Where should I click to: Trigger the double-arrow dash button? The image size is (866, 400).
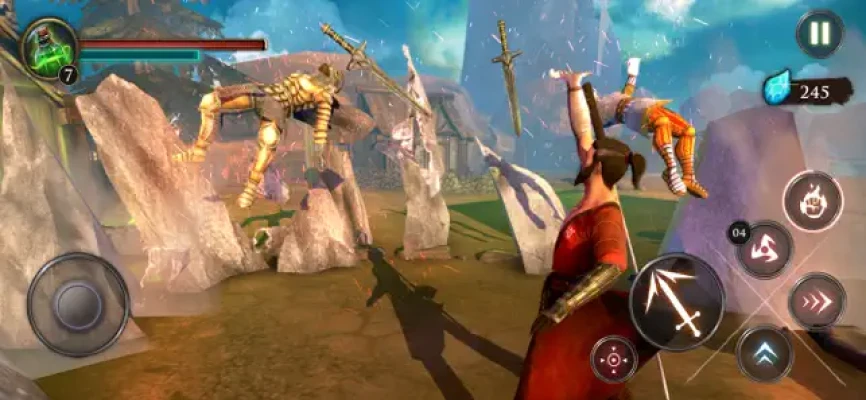click(x=817, y=301)
